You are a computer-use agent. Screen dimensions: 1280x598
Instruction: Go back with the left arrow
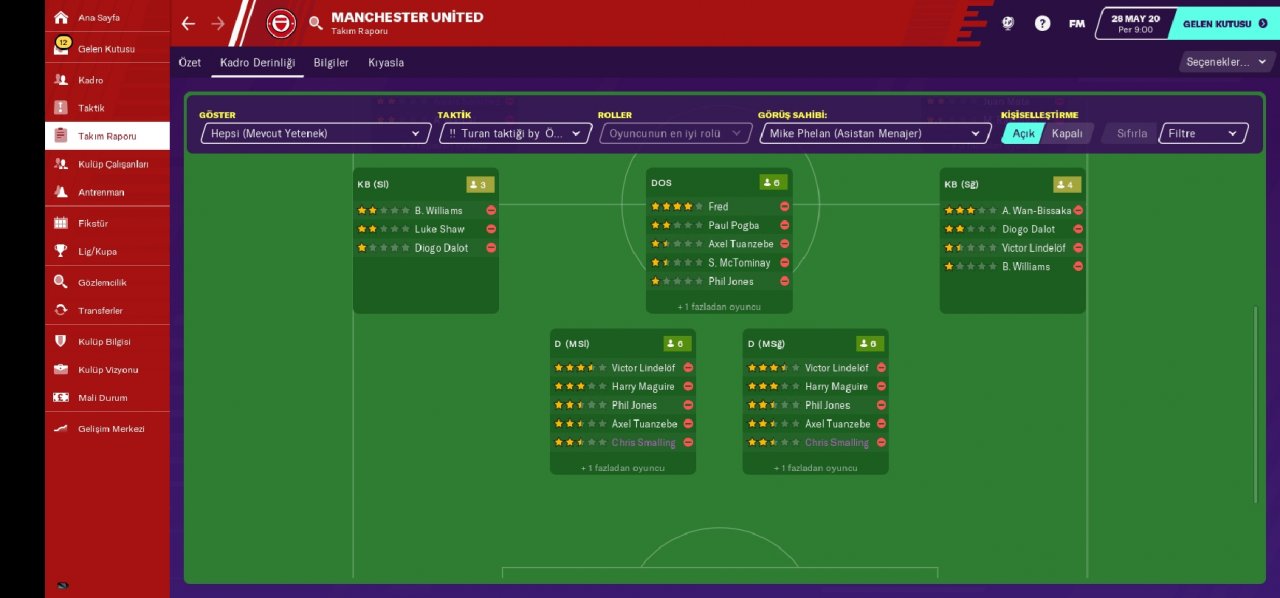[188, 23]
